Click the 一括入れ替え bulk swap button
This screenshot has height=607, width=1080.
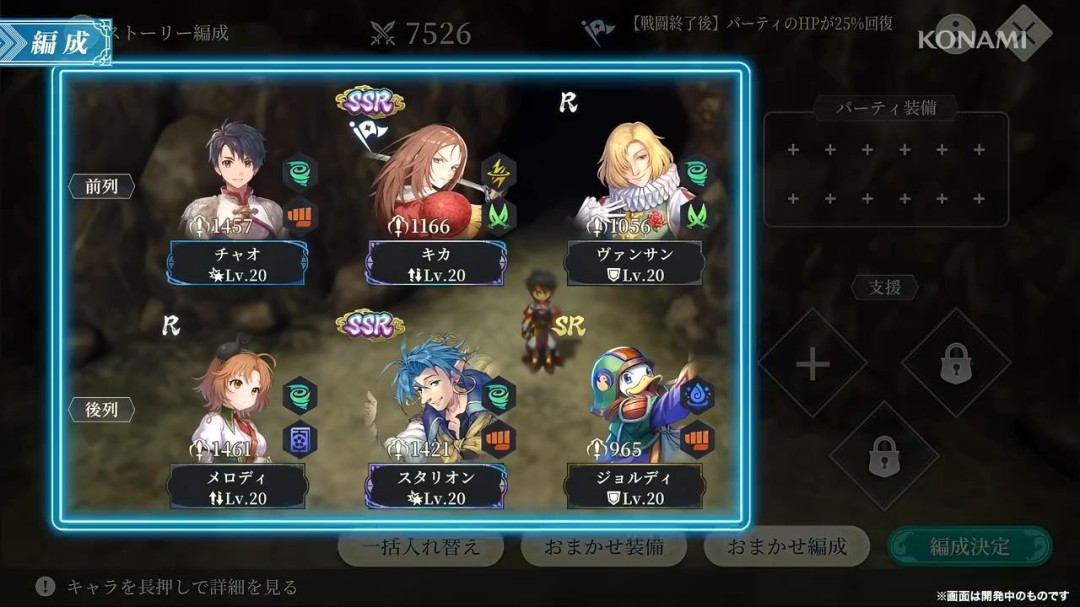[421, 546]
